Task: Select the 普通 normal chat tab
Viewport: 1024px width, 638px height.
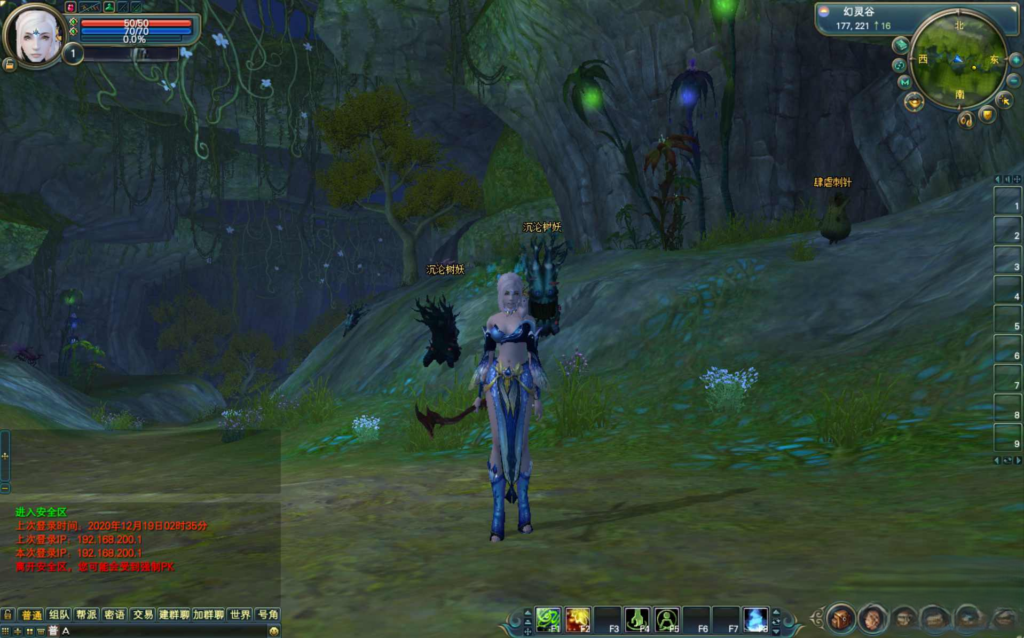Action: click(x=31, y=614)
